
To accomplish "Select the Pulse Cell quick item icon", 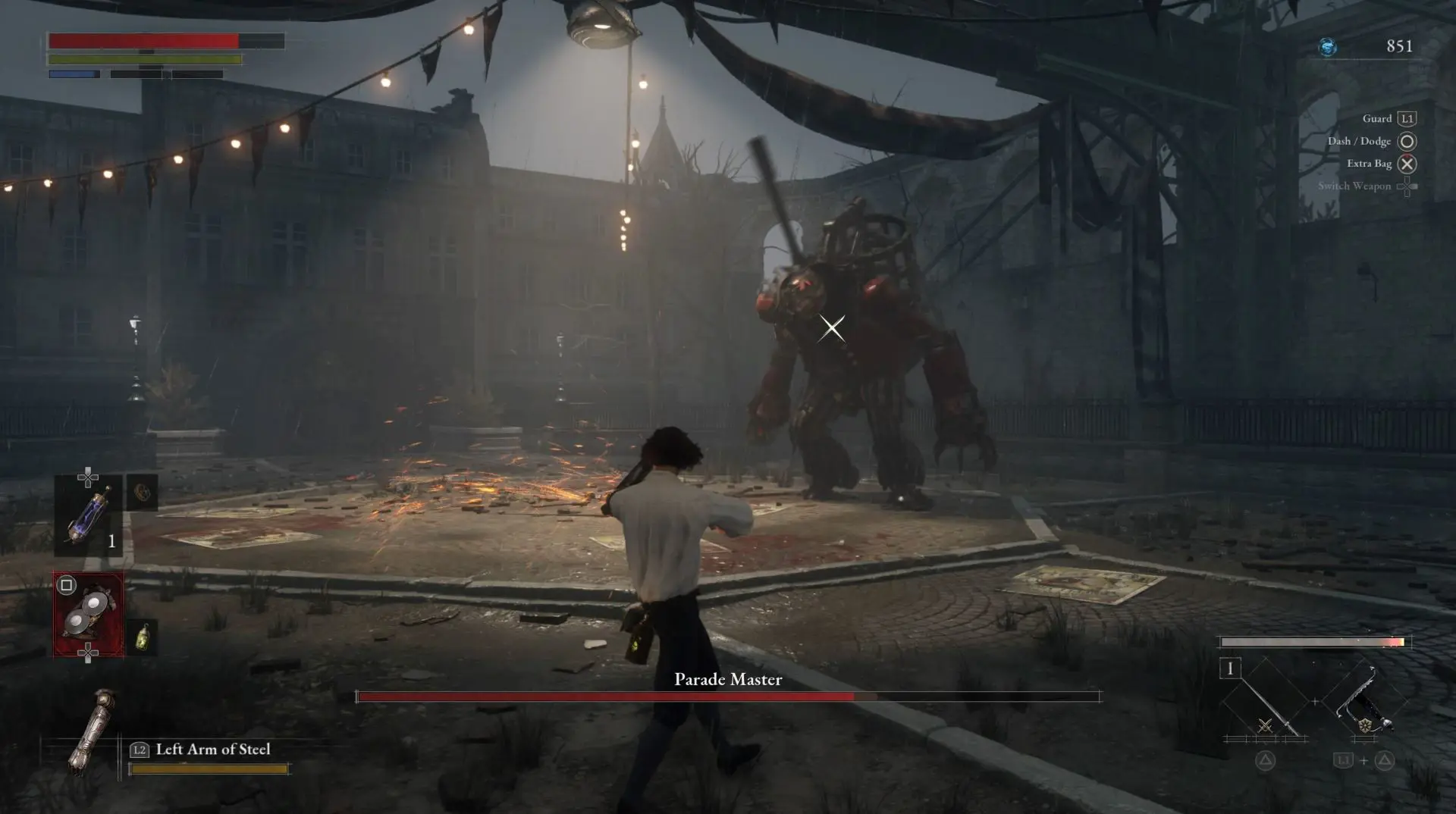I will 88,514.
